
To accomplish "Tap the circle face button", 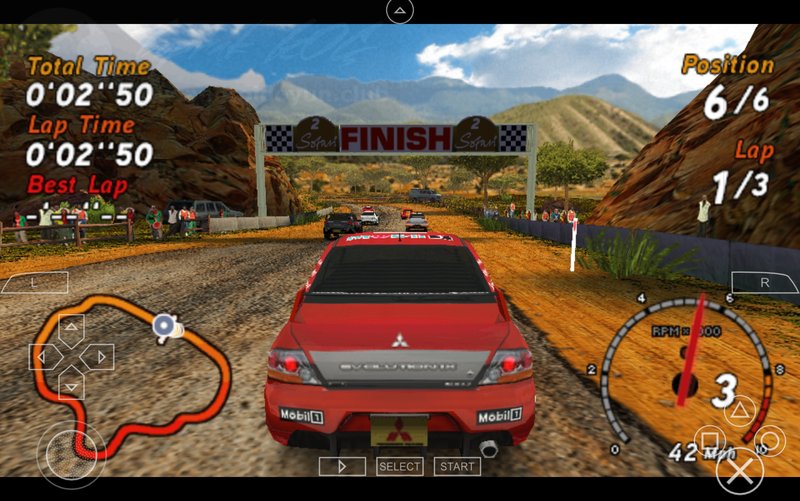I will pyautogui.click(x=769, y=441).
